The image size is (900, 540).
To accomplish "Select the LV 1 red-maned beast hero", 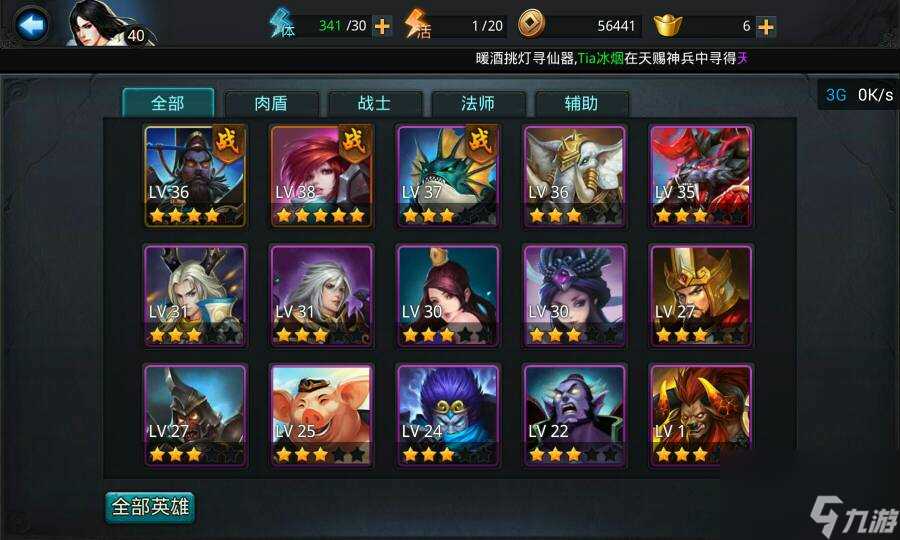I will [700, 415].
